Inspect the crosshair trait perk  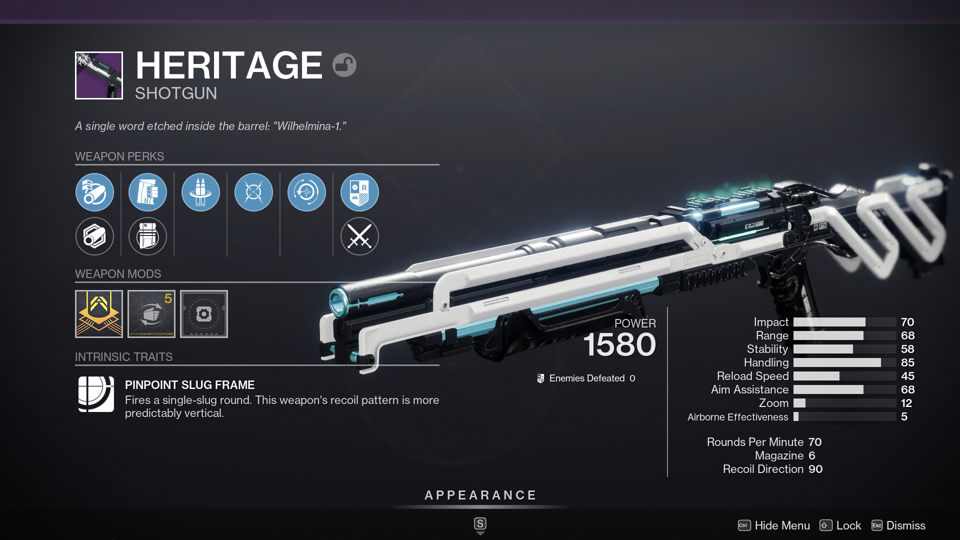[254, 192]
